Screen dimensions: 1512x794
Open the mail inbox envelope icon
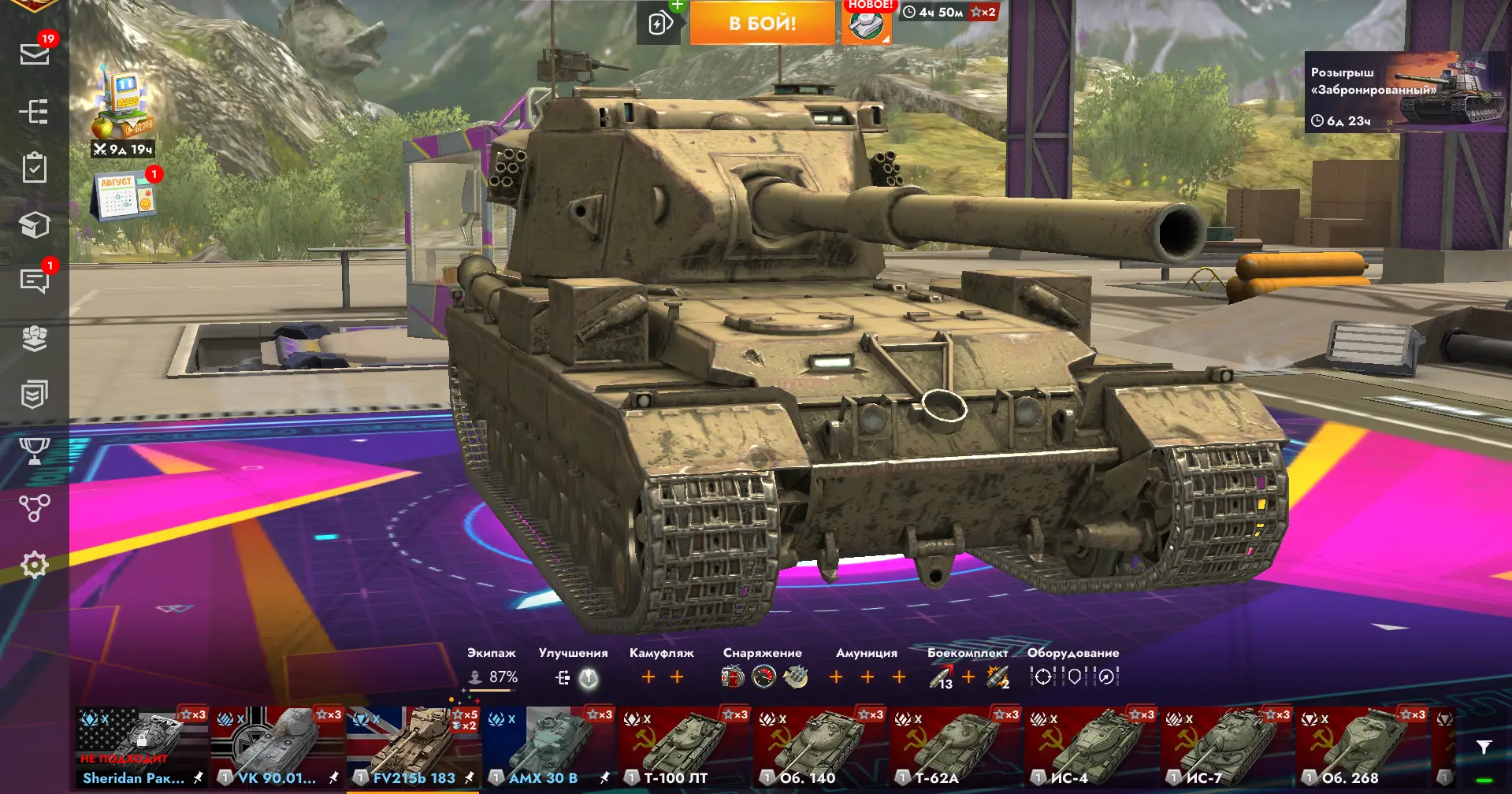click(x=35, y=54)
